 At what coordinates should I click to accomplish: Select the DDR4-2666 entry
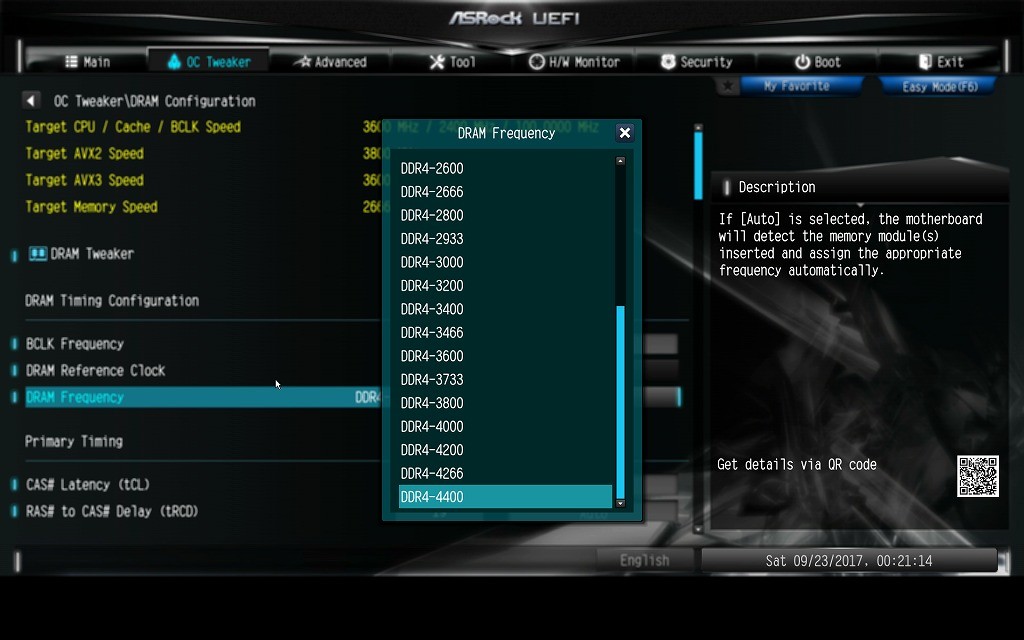click(432, 192)
